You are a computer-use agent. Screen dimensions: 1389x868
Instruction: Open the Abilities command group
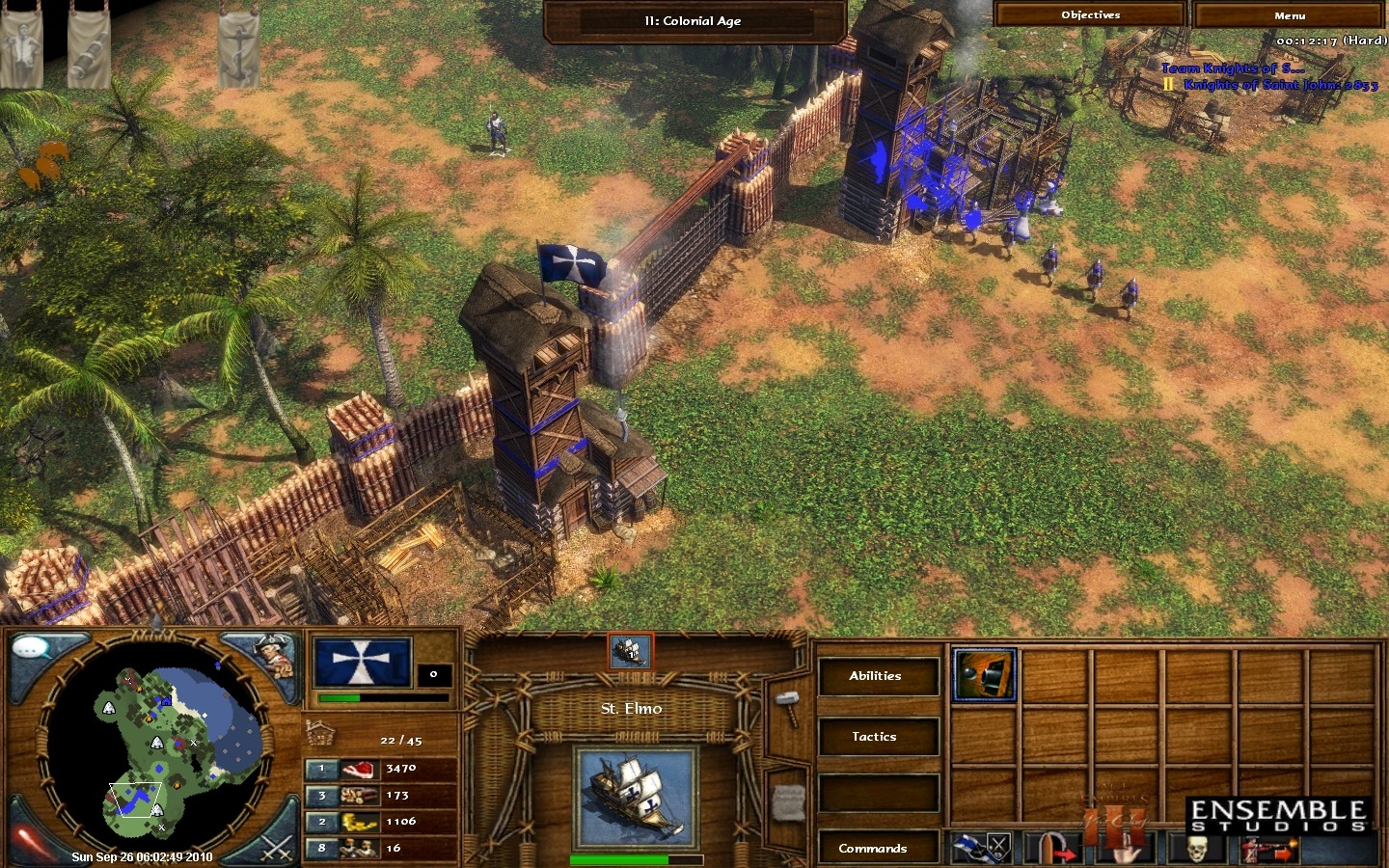click(876, 676)
